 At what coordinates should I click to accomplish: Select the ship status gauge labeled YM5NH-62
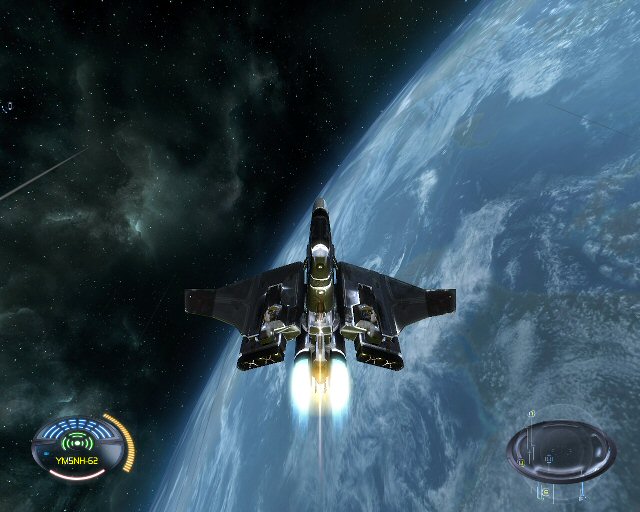click(80, 448)
